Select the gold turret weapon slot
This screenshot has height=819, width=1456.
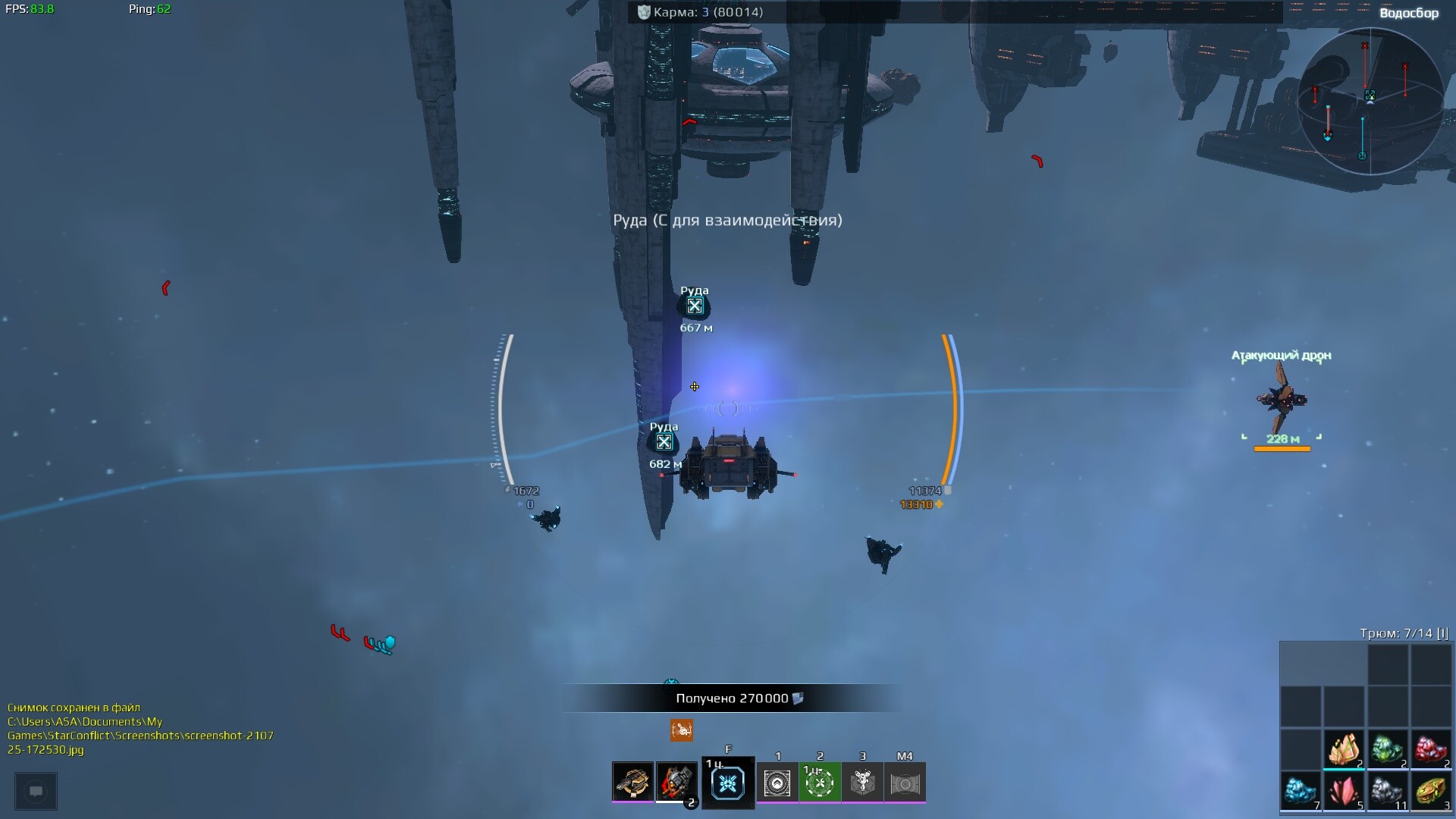click(x=632, y=782)
